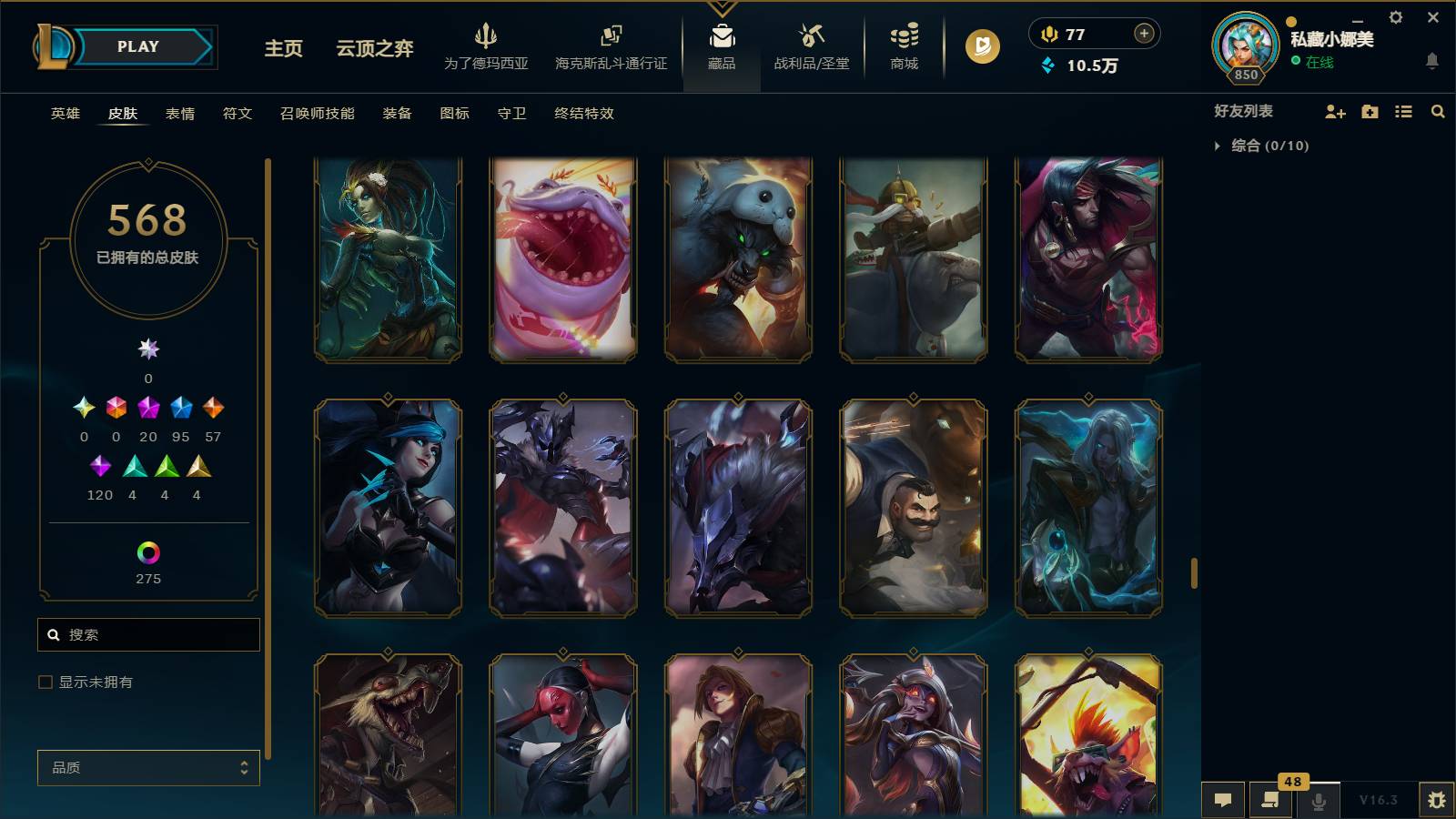The width and height of the screenshot is (1456, 819).
Task: Open the microphone settings icon at bottom
Action: 1317,800
